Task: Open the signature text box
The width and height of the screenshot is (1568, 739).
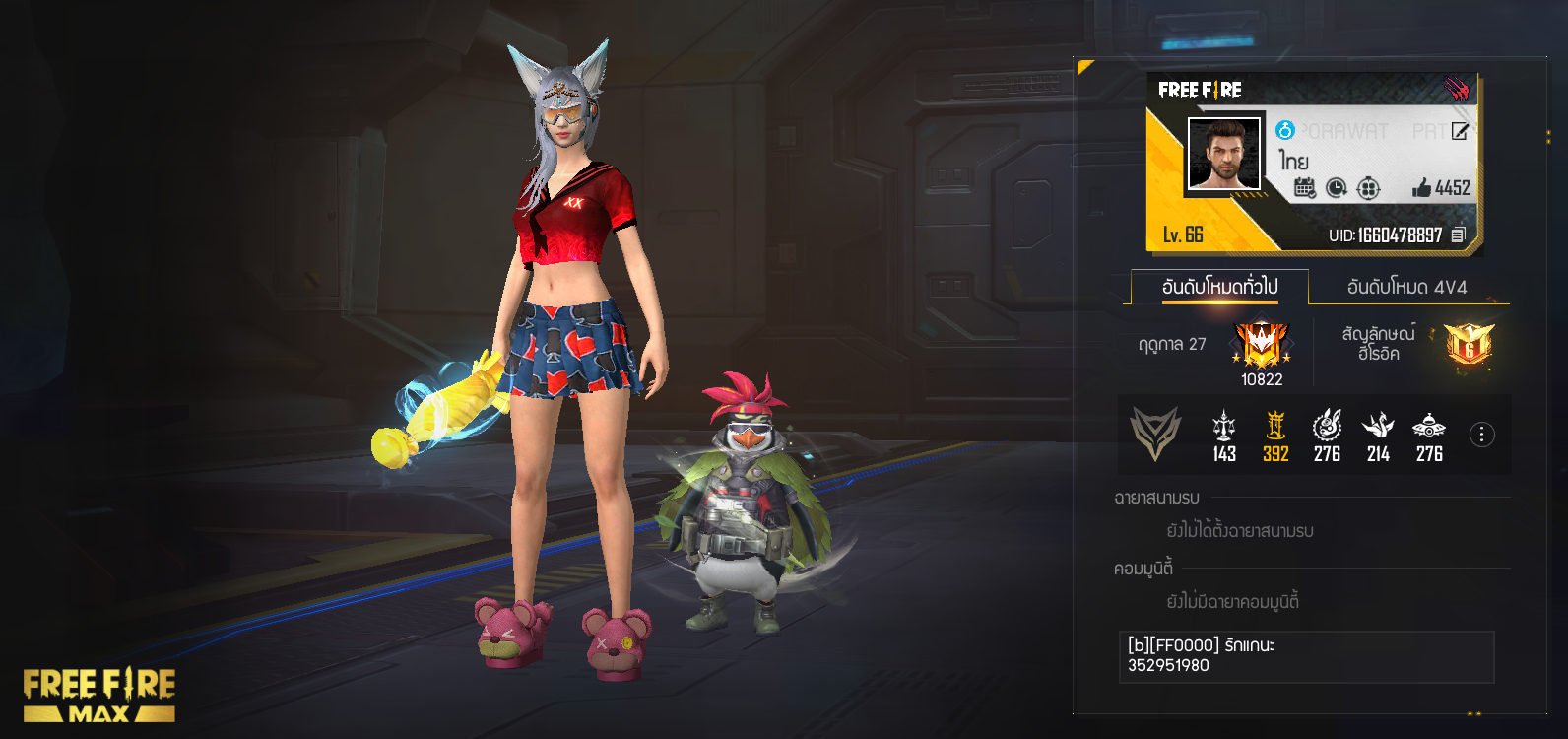Action: tap(1306, 656)
